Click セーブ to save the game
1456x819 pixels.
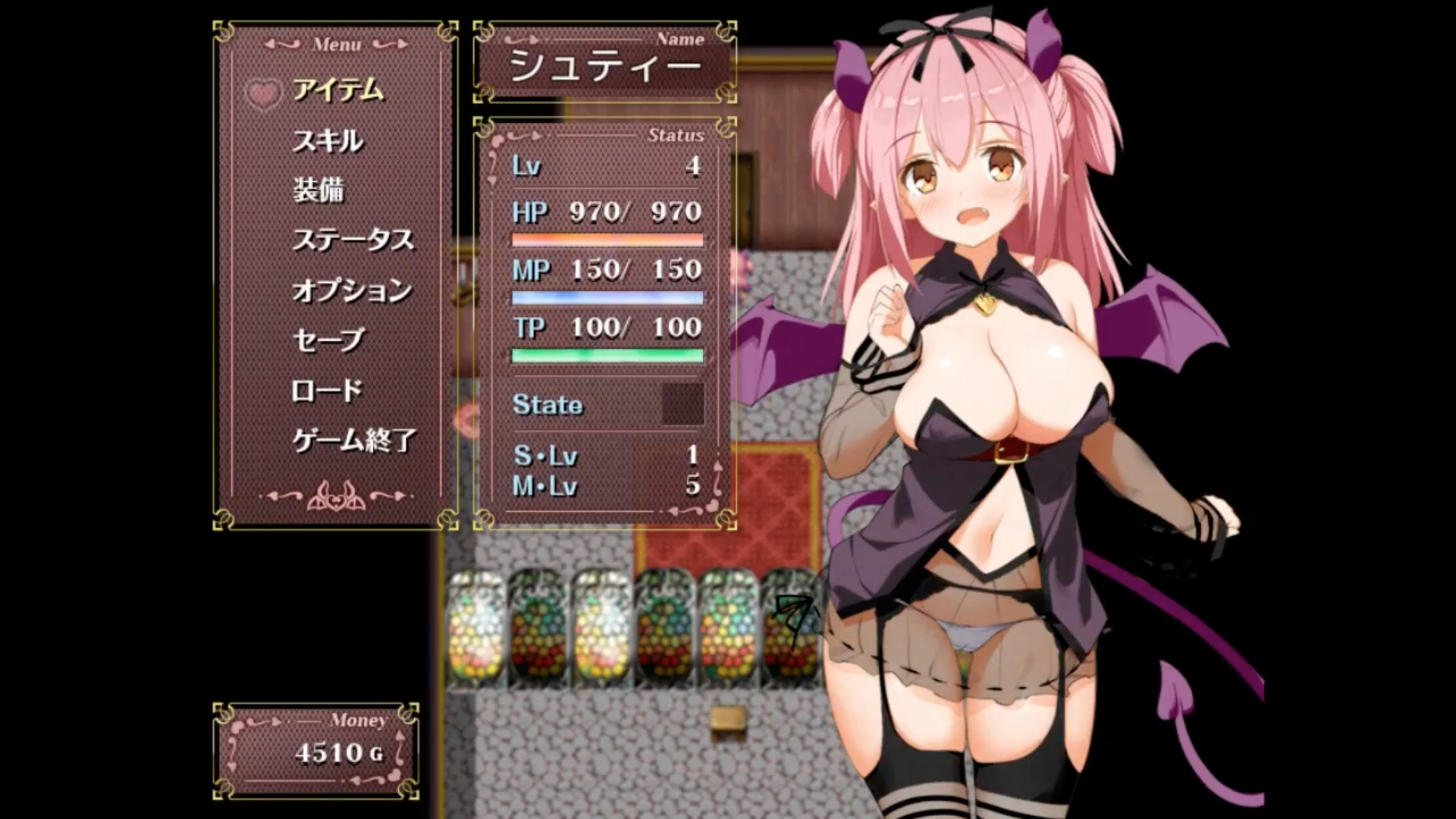[328, 340]
